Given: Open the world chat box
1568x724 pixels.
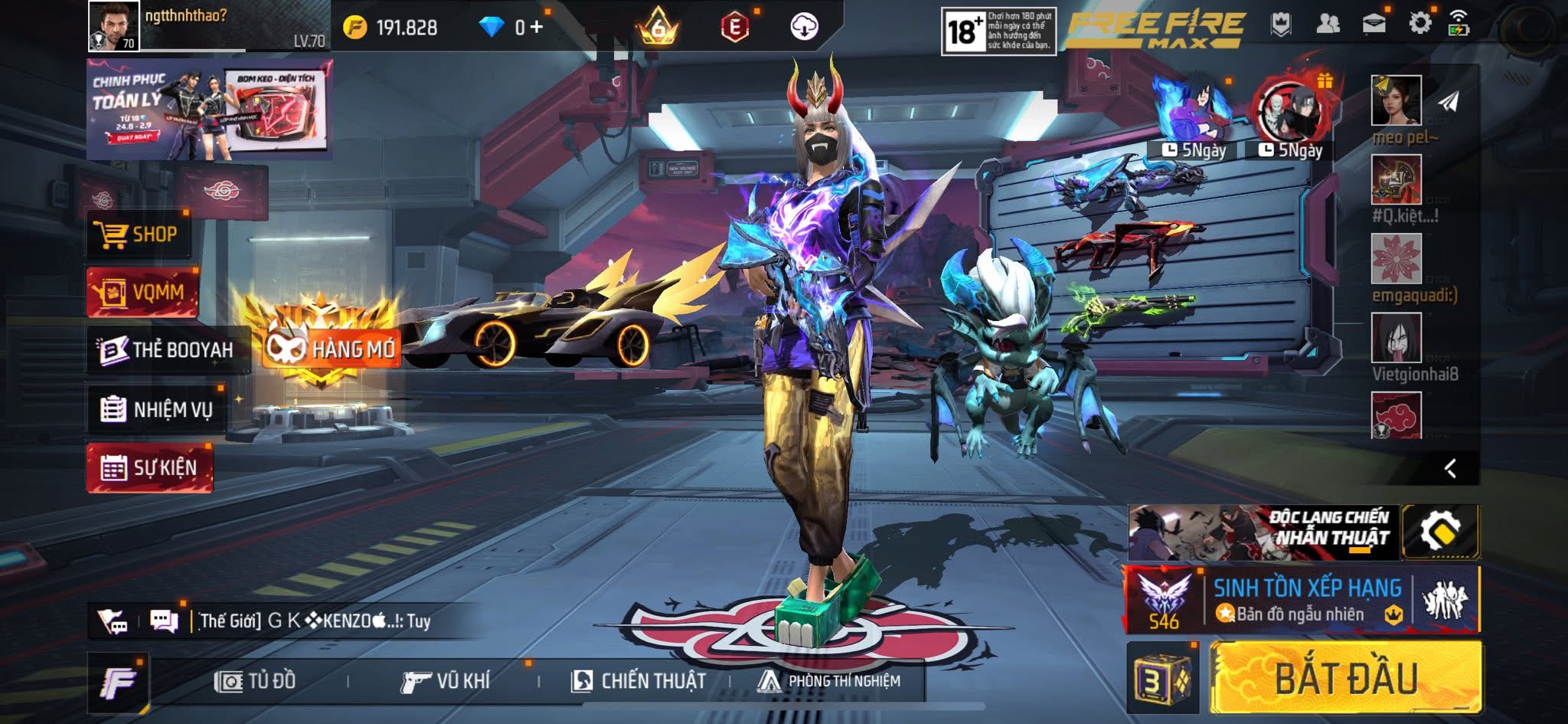Looking at the screenshot, I should click(x=306, y=621).
